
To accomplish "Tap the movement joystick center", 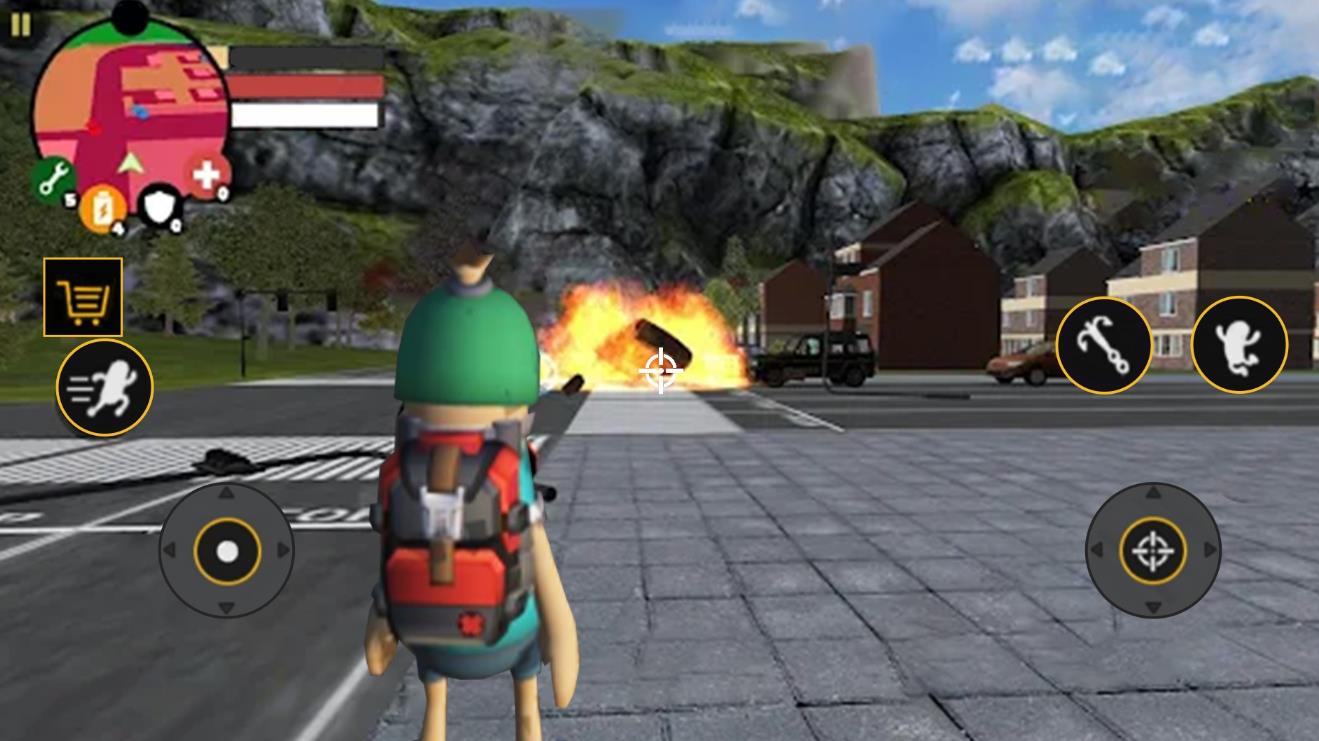I will [227, 551].
